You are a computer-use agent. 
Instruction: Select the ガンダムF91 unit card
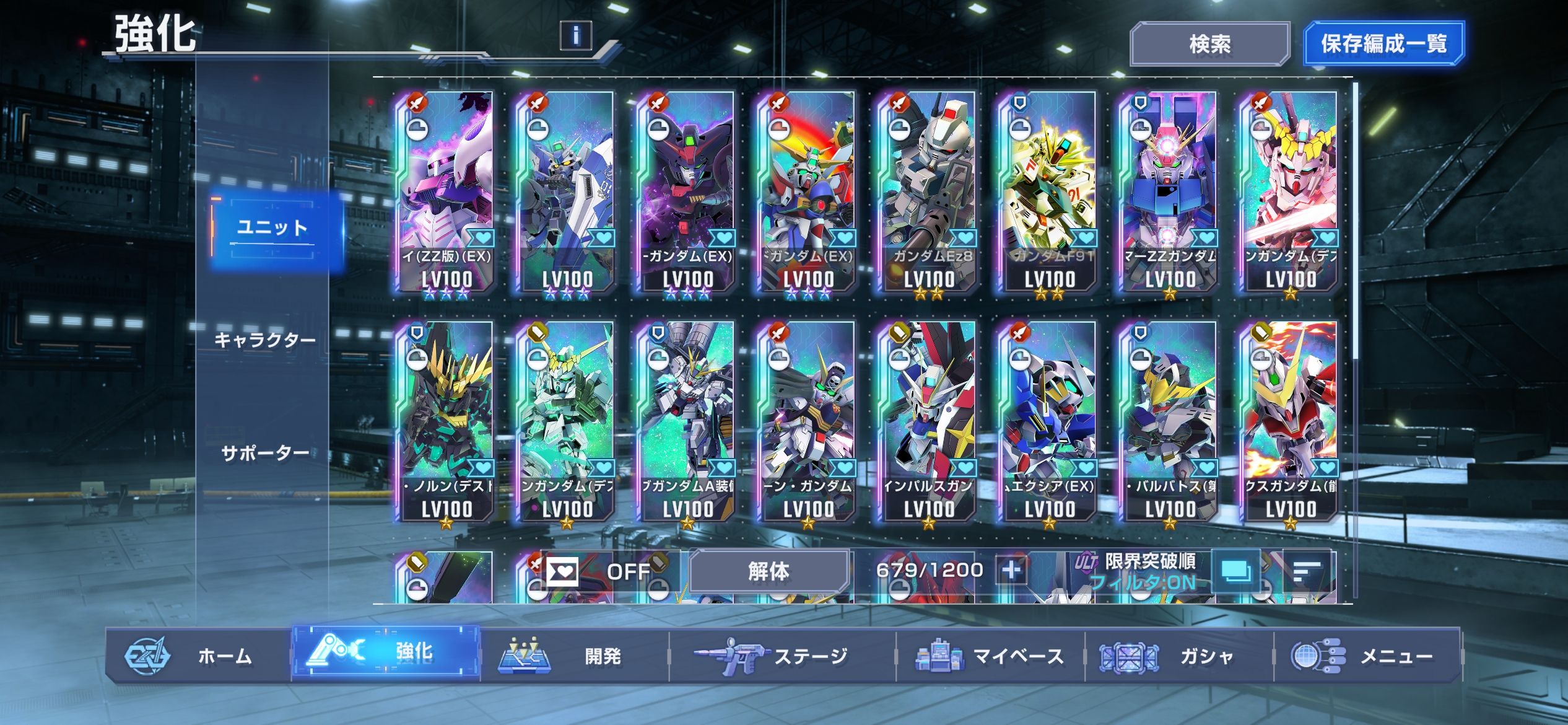click(x=1048, y=192)
